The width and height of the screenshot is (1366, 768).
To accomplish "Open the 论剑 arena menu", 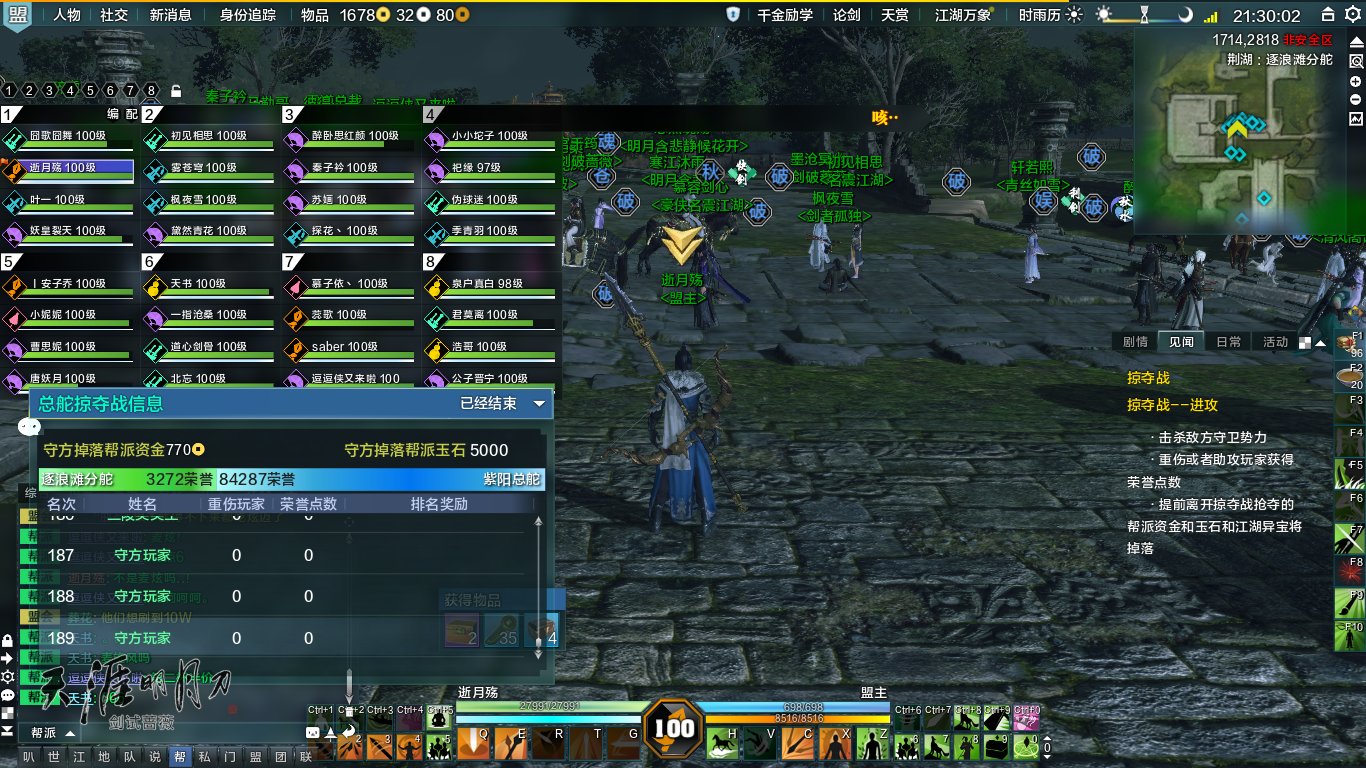I will pos(846,15).
